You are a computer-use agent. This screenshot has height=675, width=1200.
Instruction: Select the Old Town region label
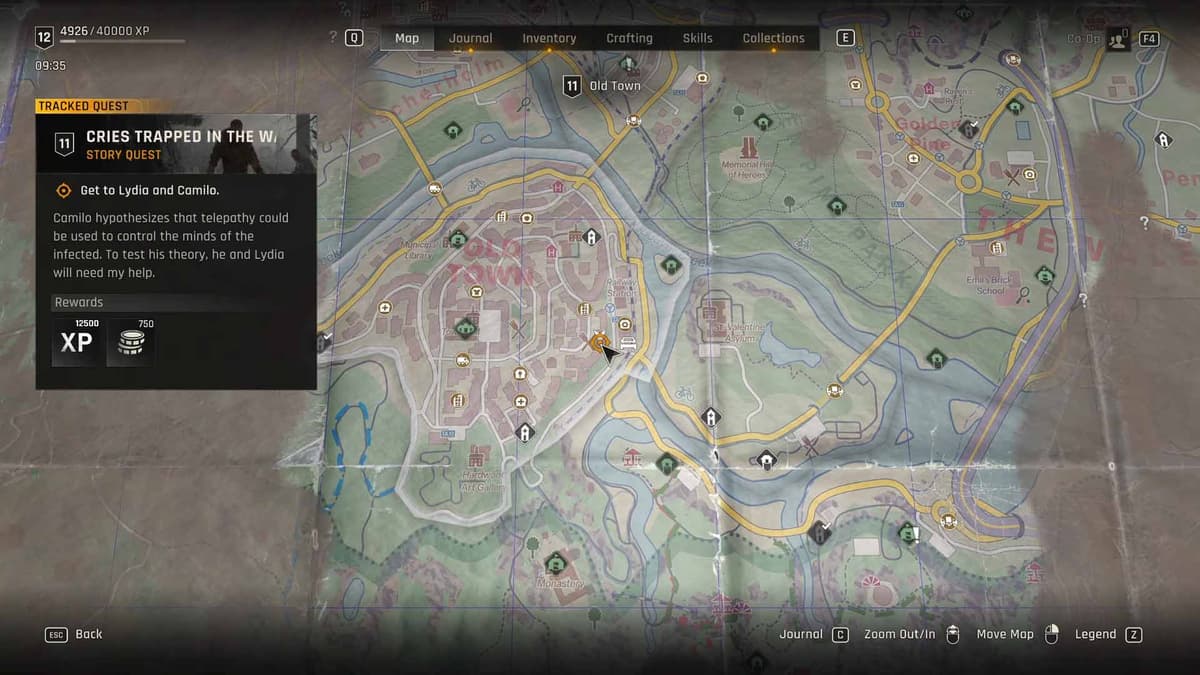tap(603, 86)
